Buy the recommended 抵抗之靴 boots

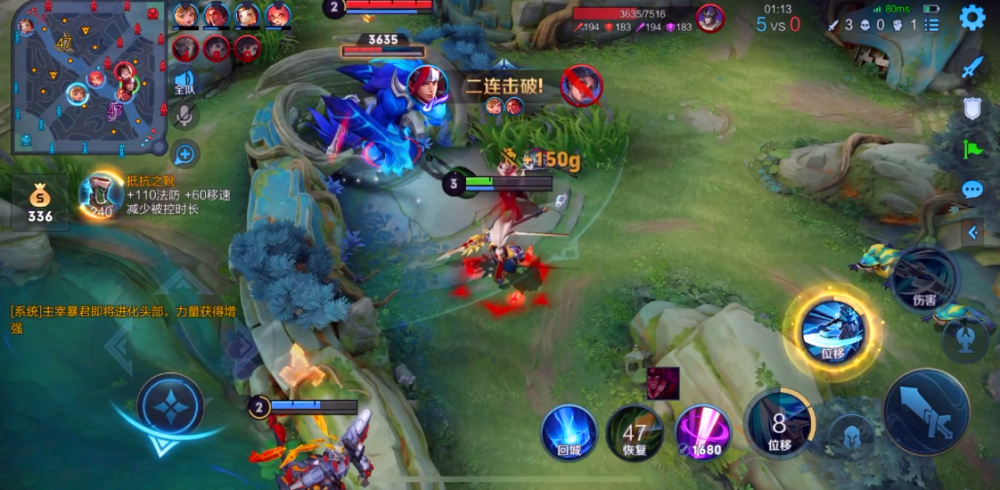tap(101, 195)
